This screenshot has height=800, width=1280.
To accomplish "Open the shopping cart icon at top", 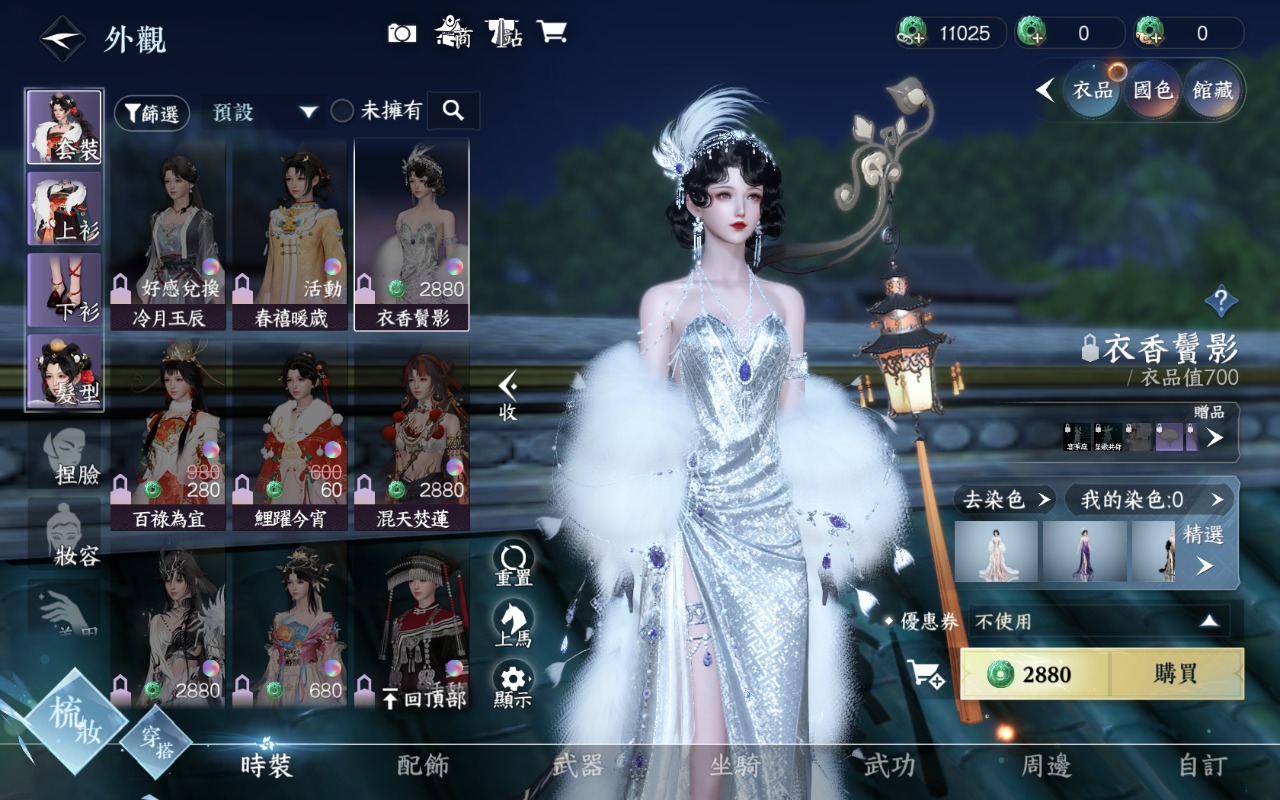I will 551,32.
